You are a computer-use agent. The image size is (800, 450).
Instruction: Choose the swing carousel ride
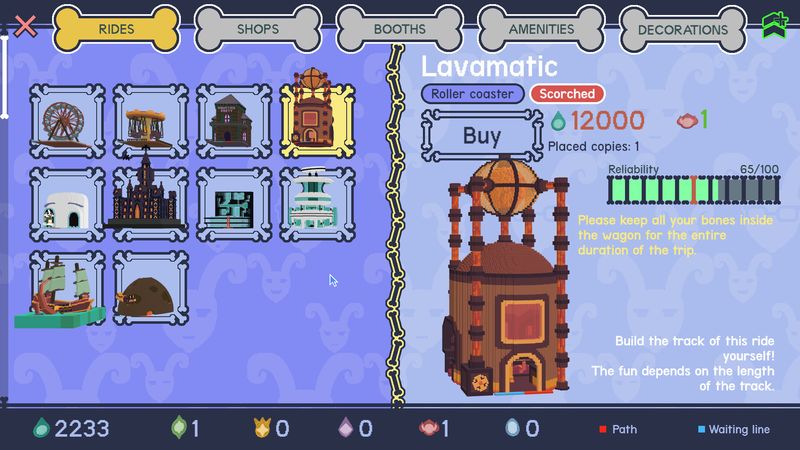[x=150, y=120]
